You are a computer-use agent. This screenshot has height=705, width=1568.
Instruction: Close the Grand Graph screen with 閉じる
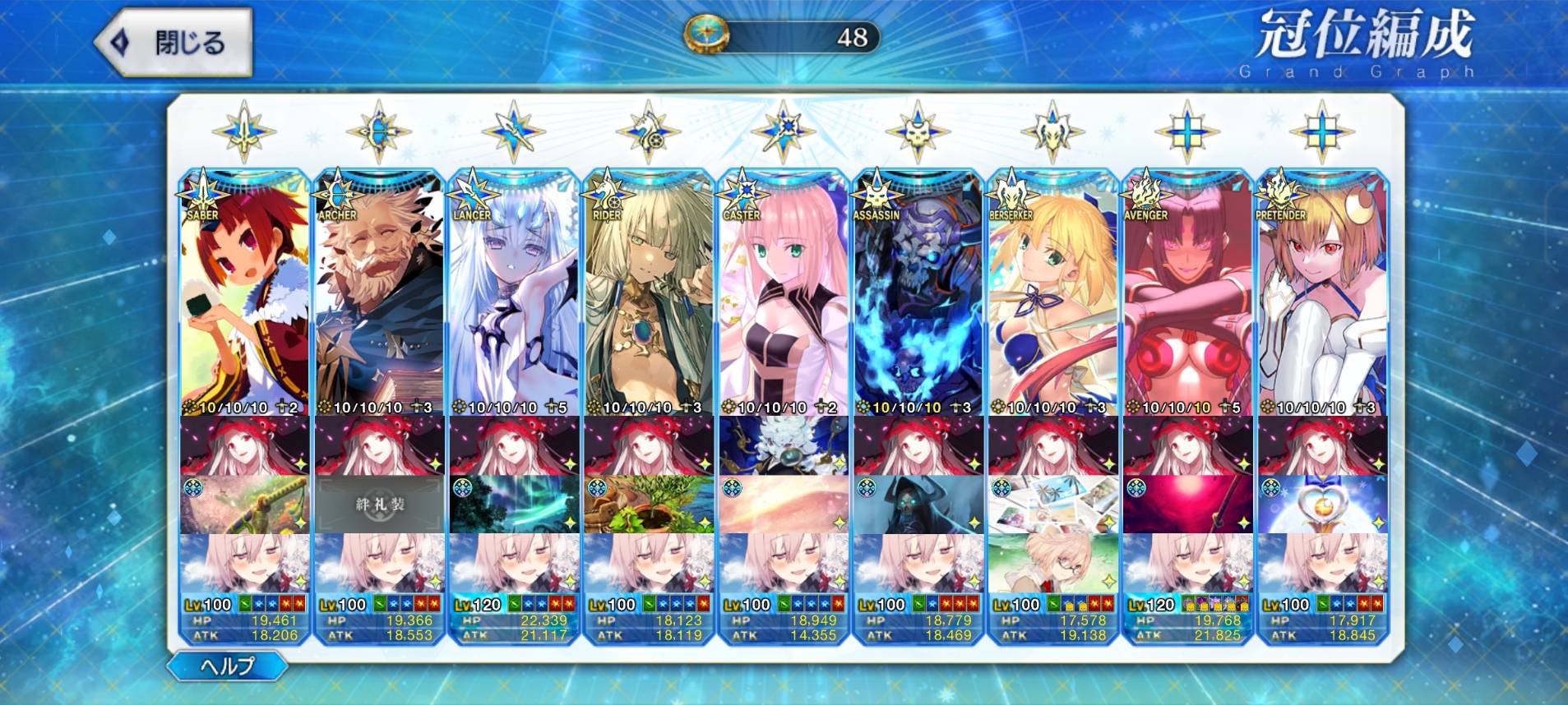click(174, 43)
